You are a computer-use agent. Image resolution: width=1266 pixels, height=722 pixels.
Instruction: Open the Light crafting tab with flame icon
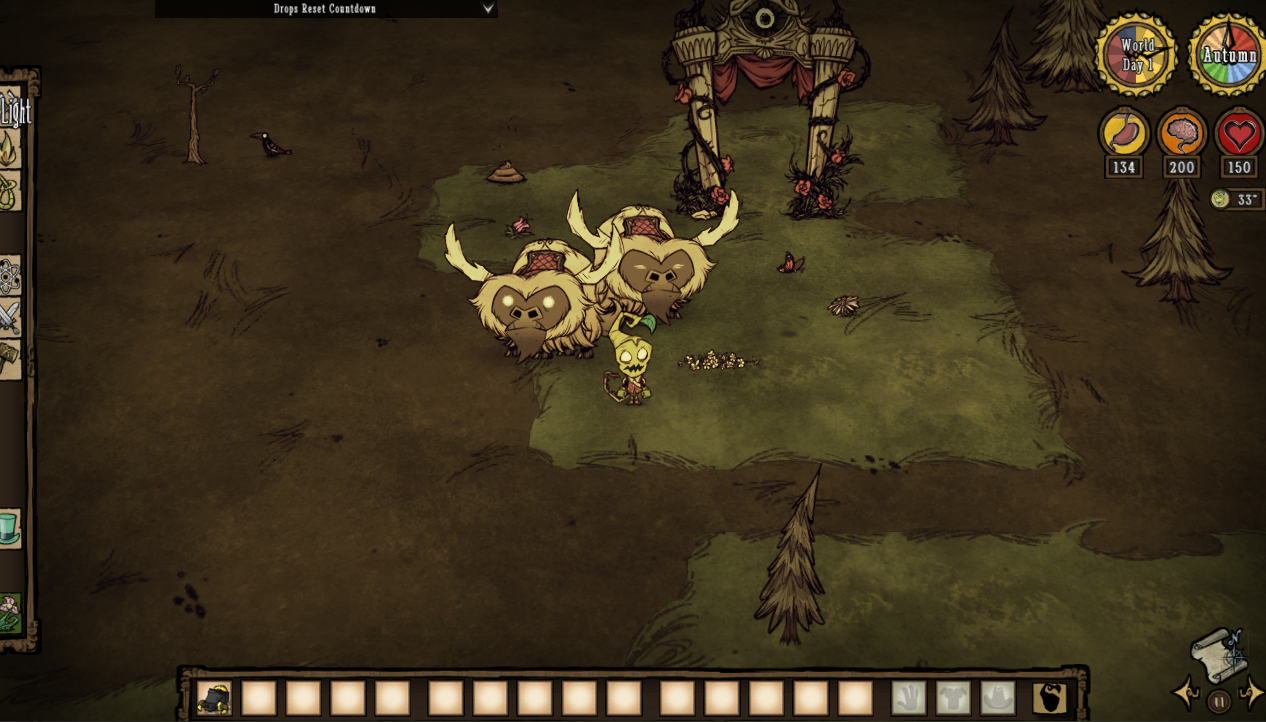click(x=8, y=148)
